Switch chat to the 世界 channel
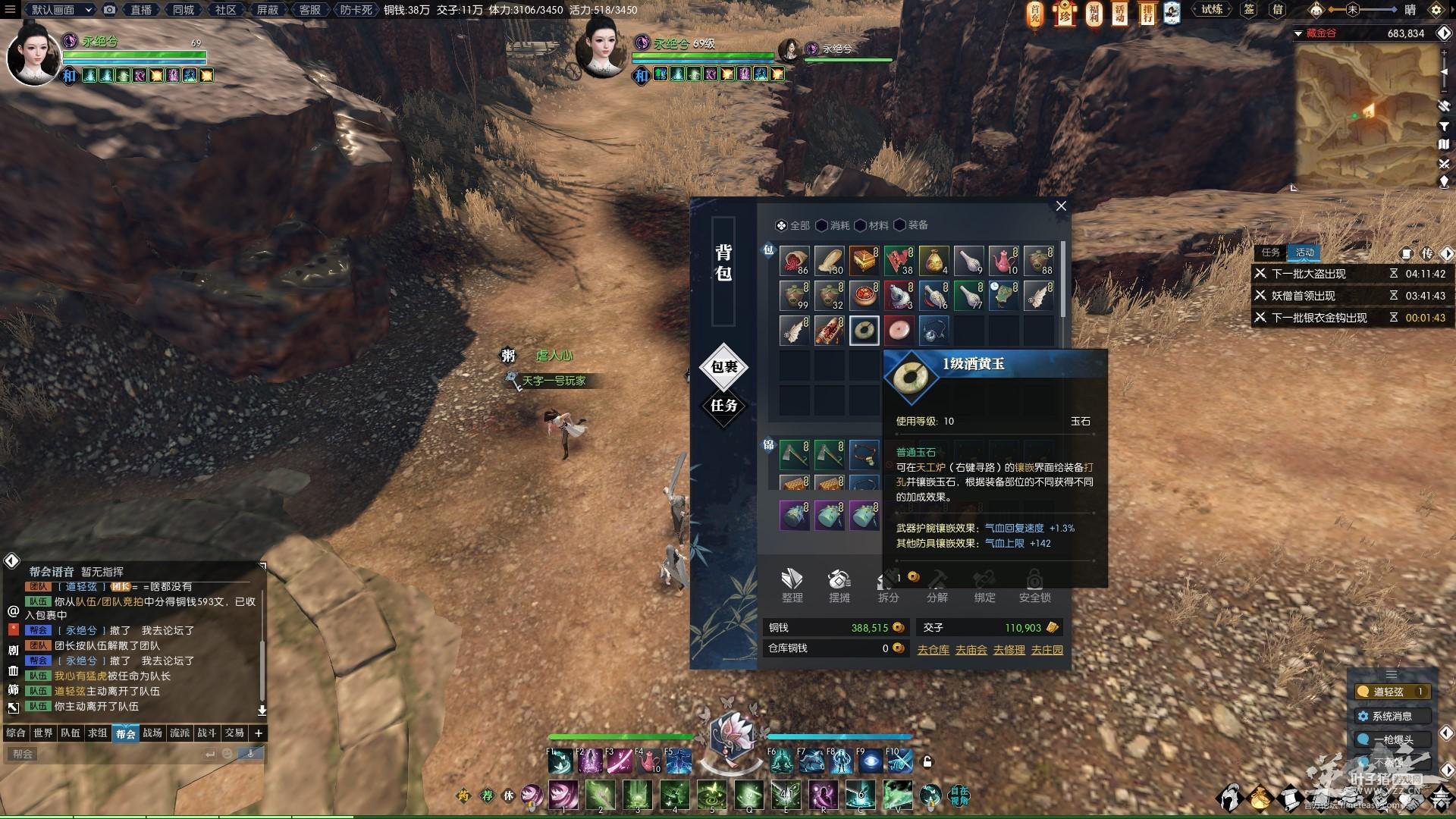Viewport: 1456px width, 819px height. coord(43,733)
